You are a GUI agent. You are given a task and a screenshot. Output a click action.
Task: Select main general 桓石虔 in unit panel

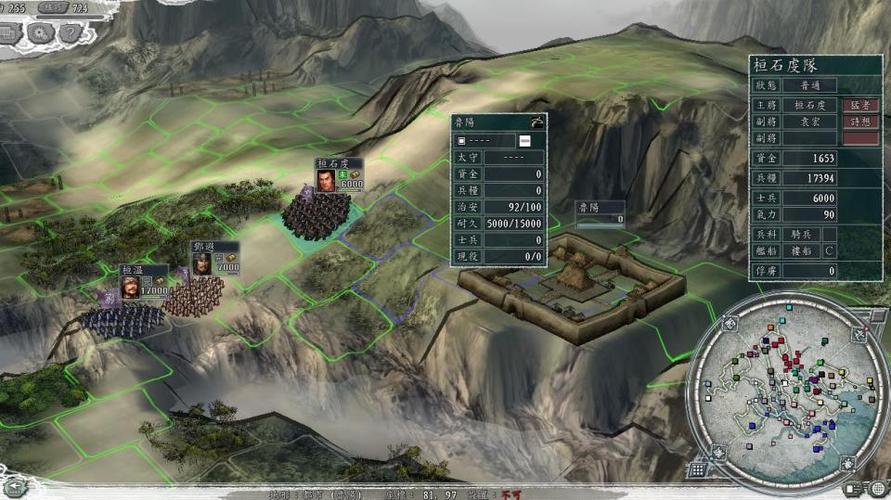coord(810,105)
